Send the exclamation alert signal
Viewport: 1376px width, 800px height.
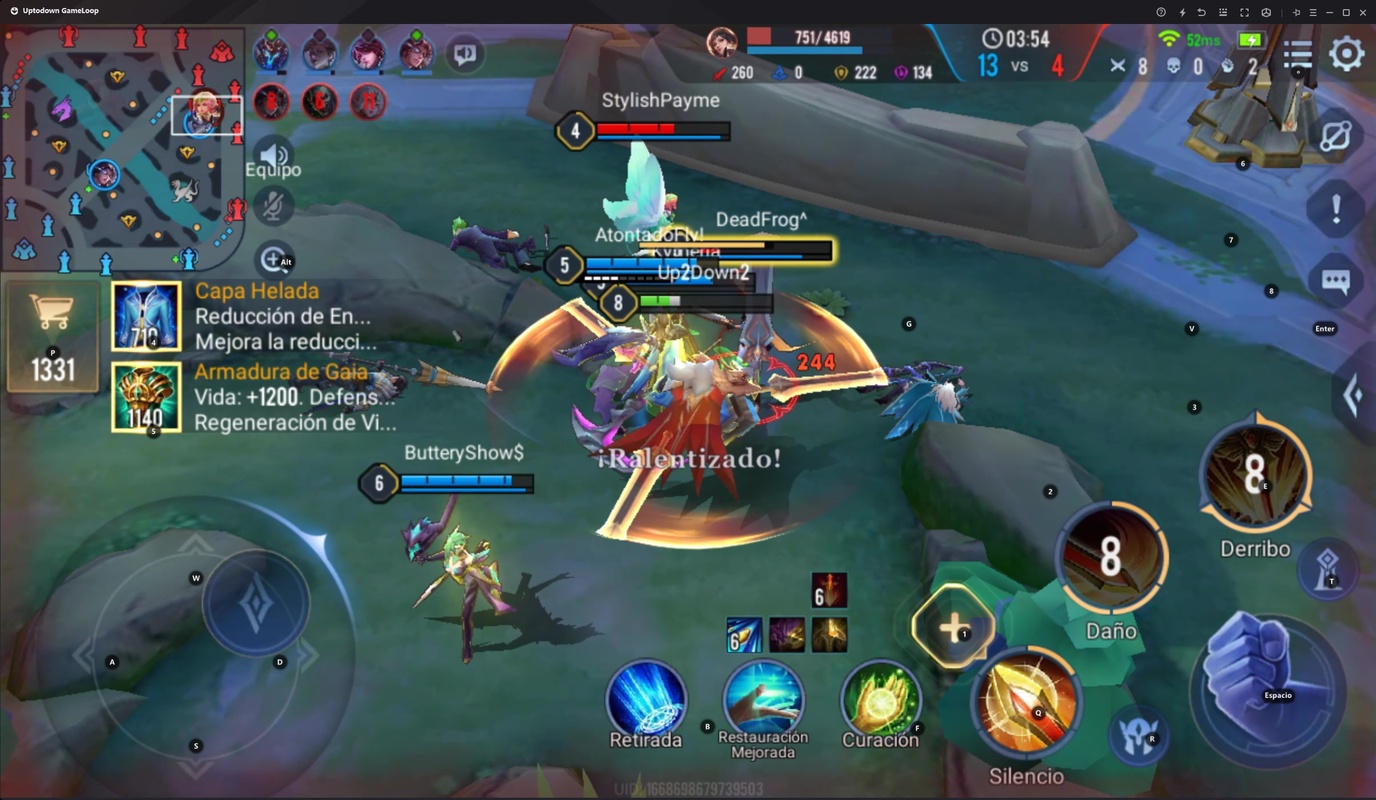pyautogui.click(x=1336, y=209)
